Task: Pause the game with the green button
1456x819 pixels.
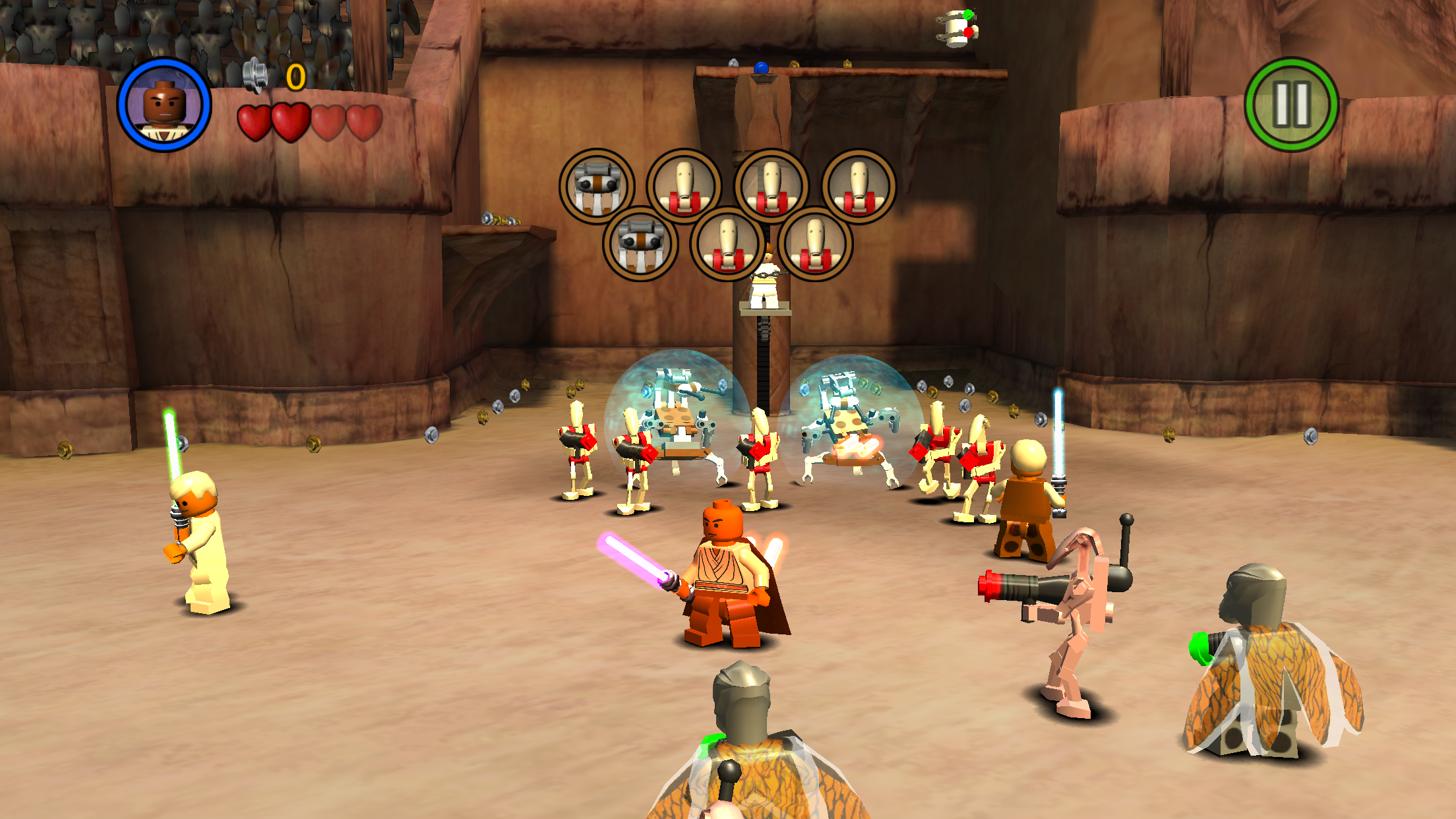Action: pyautogui.click(x=1291, y=105)
